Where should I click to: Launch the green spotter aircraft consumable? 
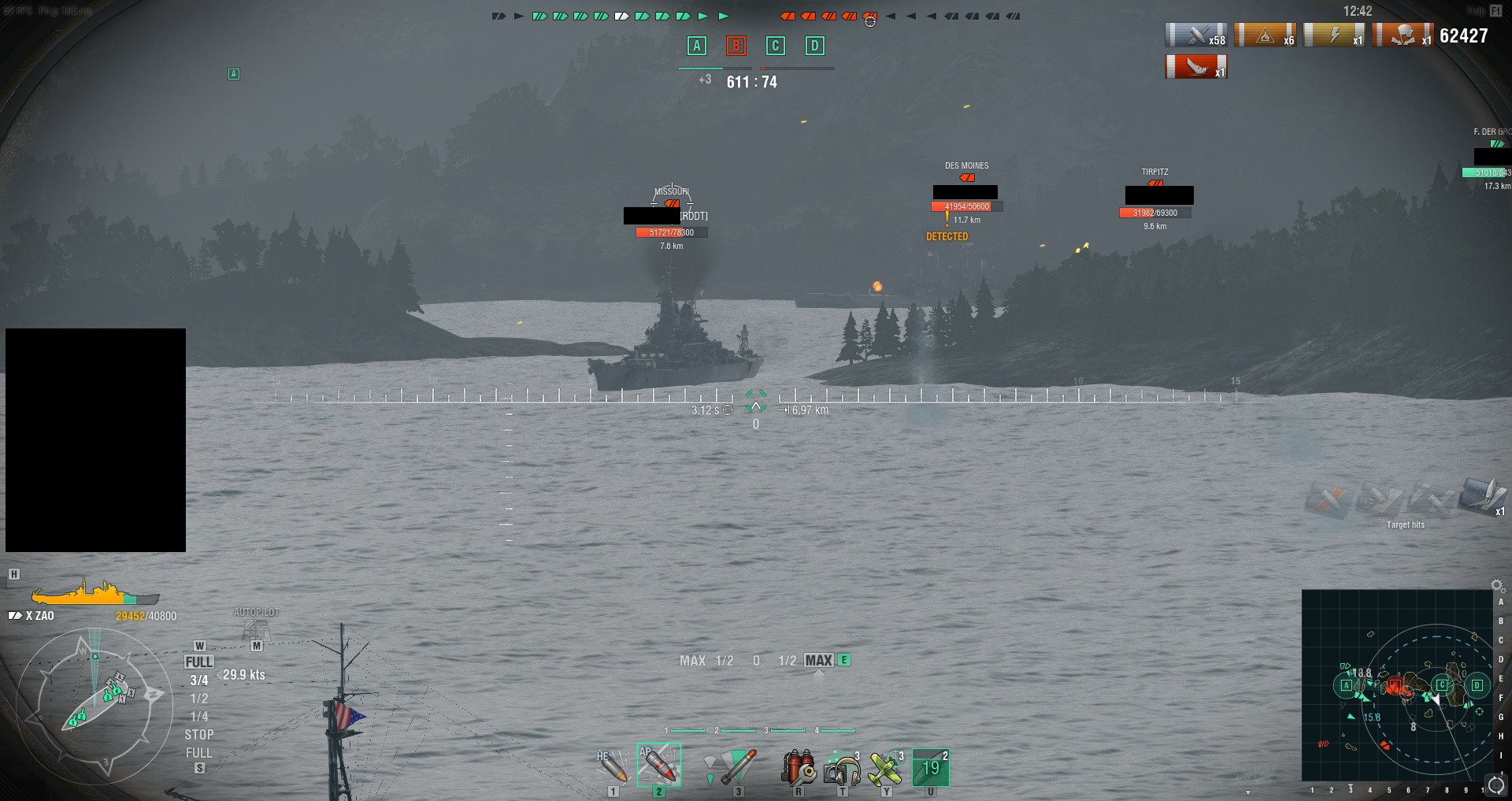point(886,767)
